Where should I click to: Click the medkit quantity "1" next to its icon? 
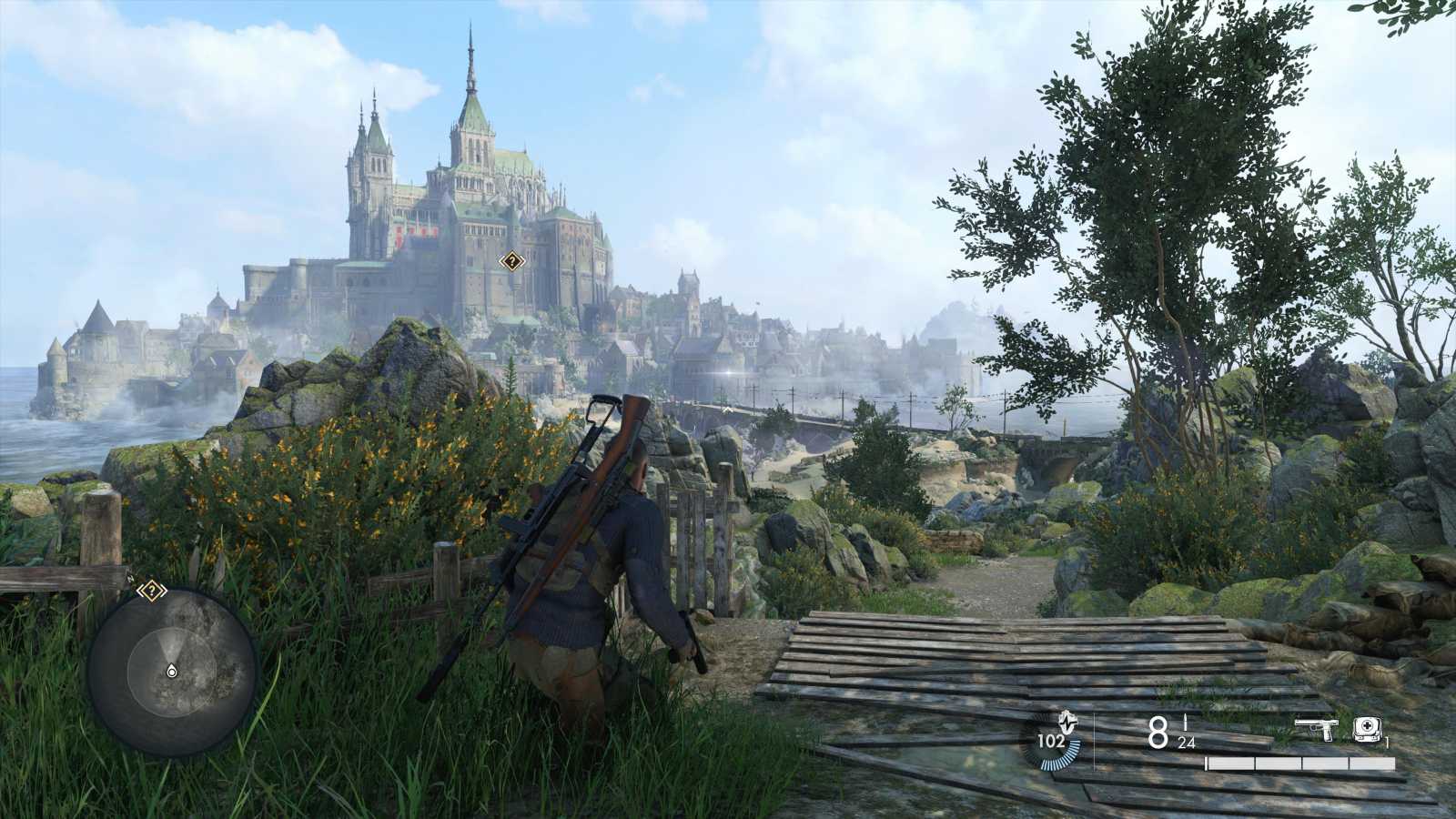coord(1386,742)
